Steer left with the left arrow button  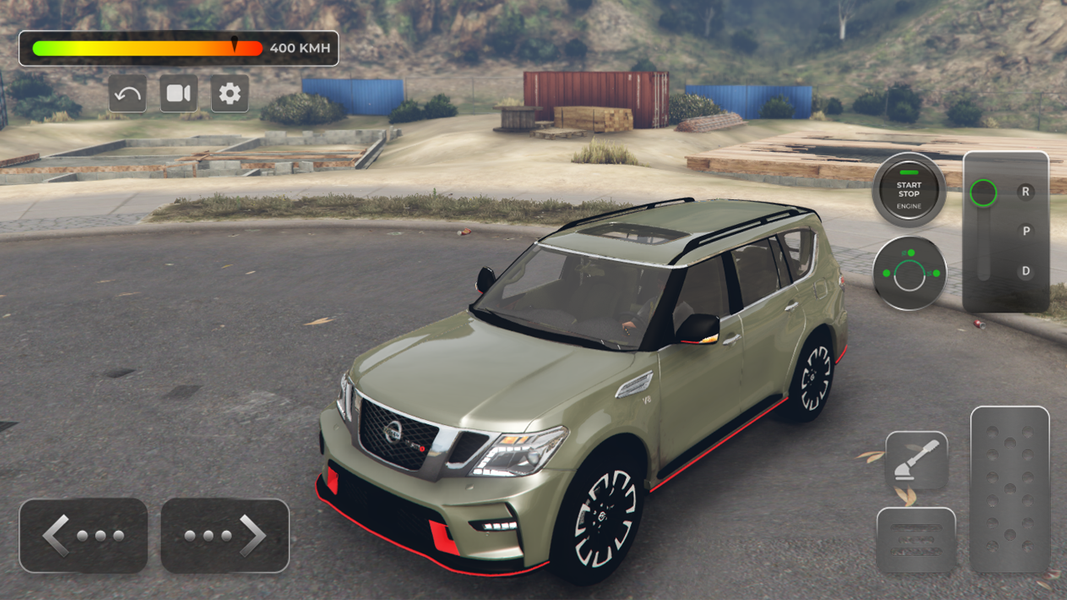(83, 536)
